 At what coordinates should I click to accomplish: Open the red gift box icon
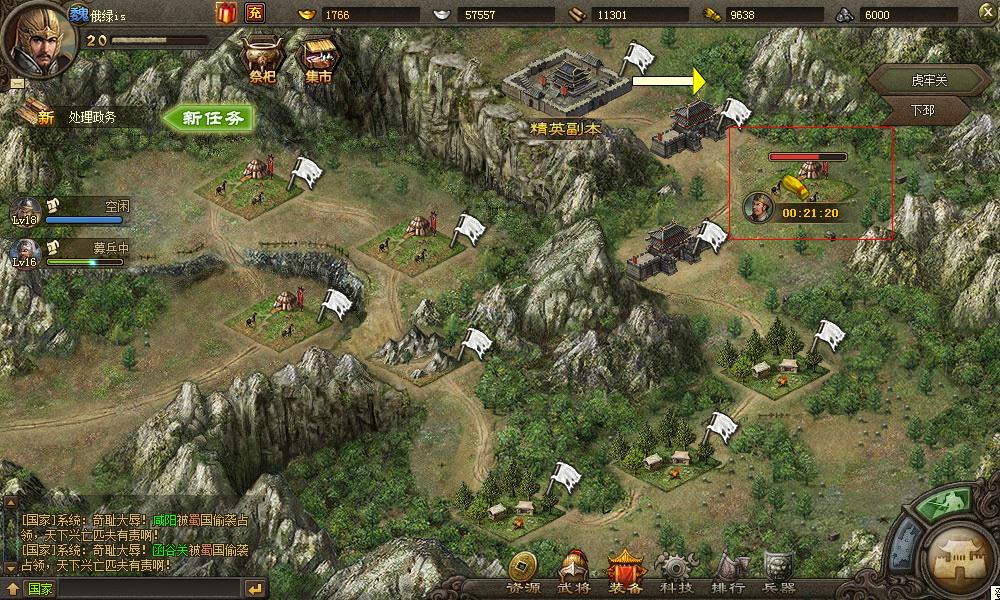click(225, 13)
